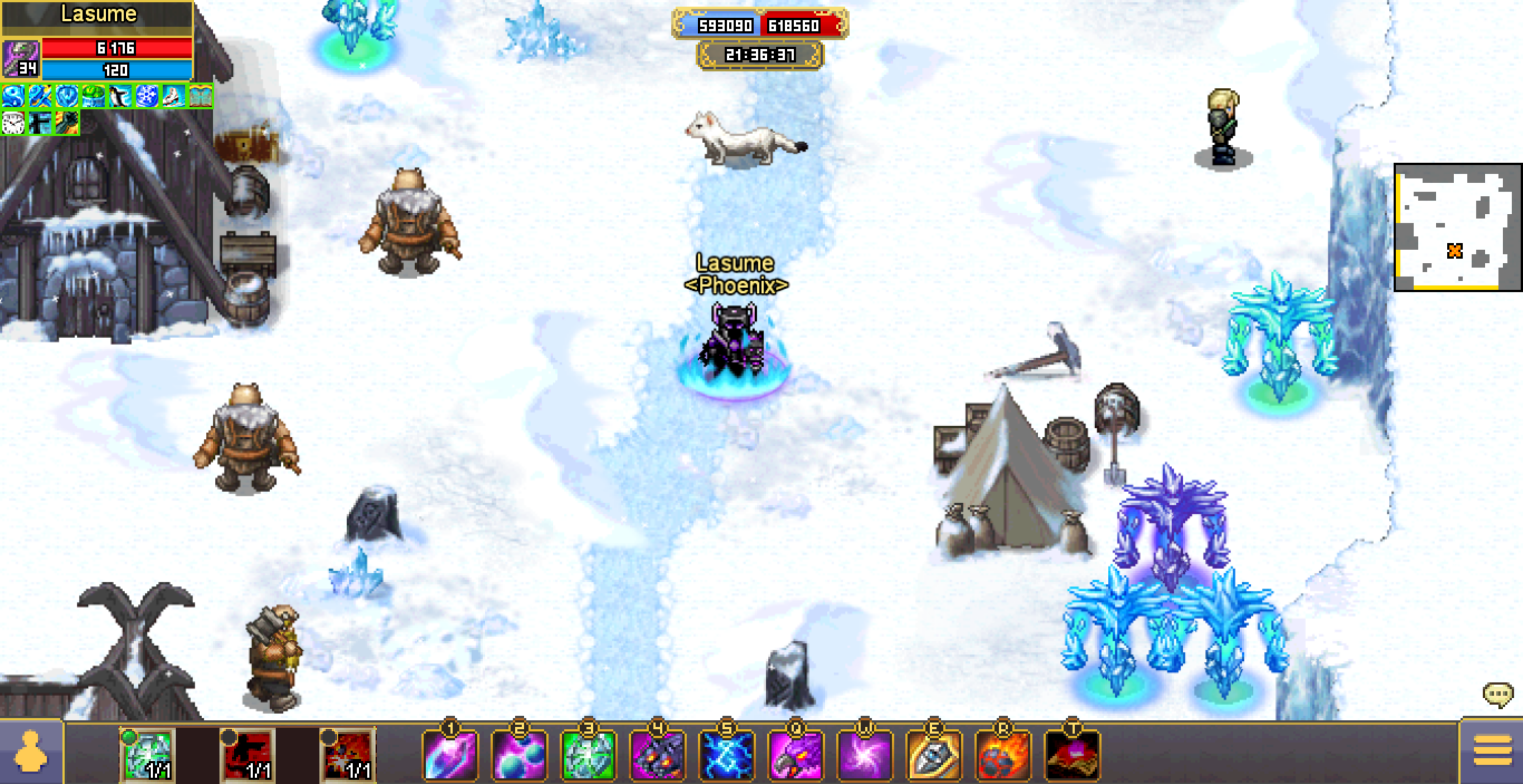Activate the silver shield skill in slot E
This screenshot has width=1523, height=784.
click(x=934, y=756)
